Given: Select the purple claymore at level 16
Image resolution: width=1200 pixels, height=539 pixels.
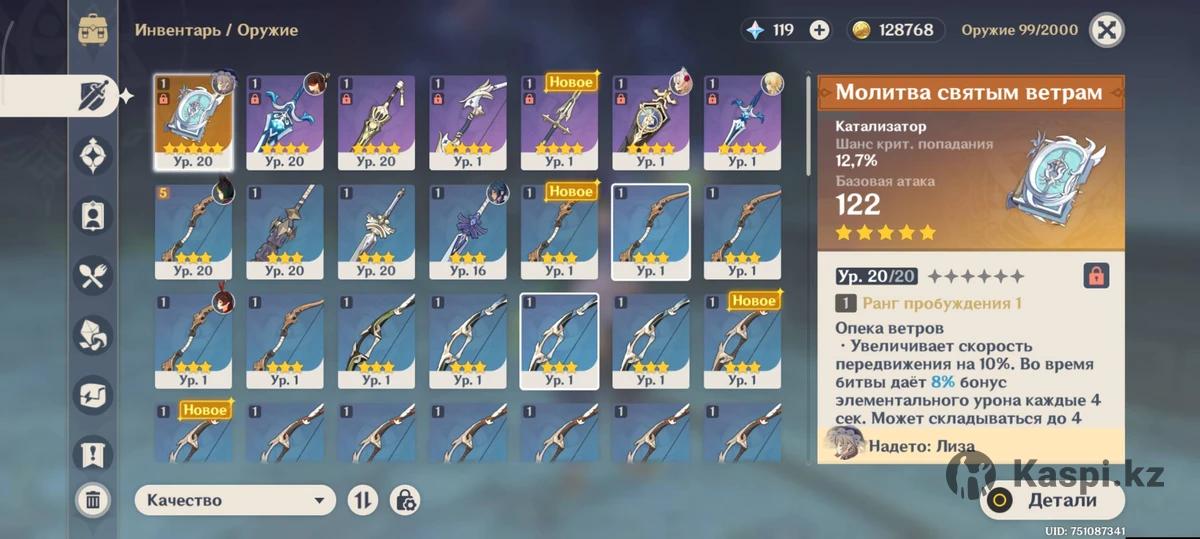Looking at the screenshot, I should tap(468, 230).
